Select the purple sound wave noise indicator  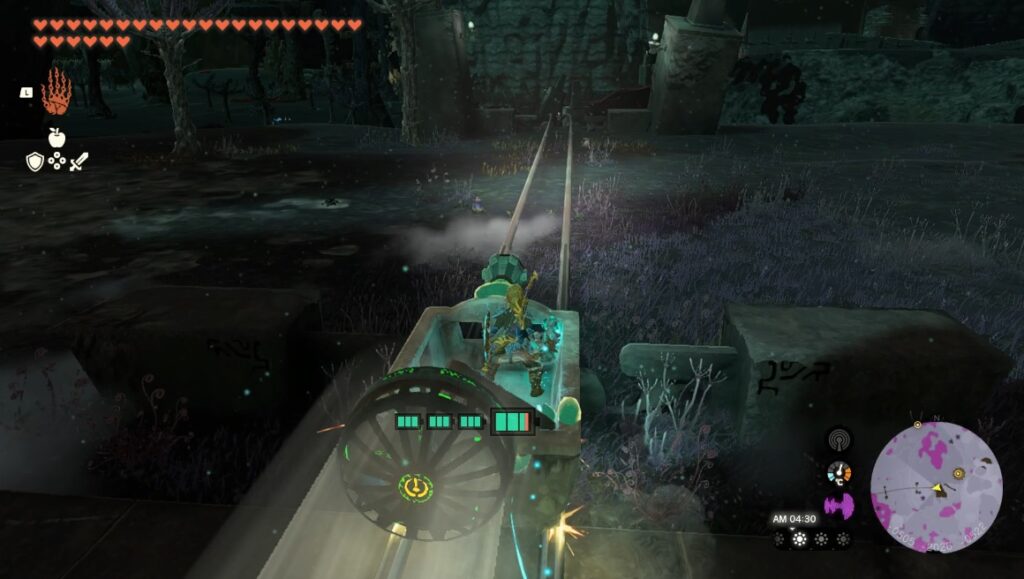click(839, 505)
